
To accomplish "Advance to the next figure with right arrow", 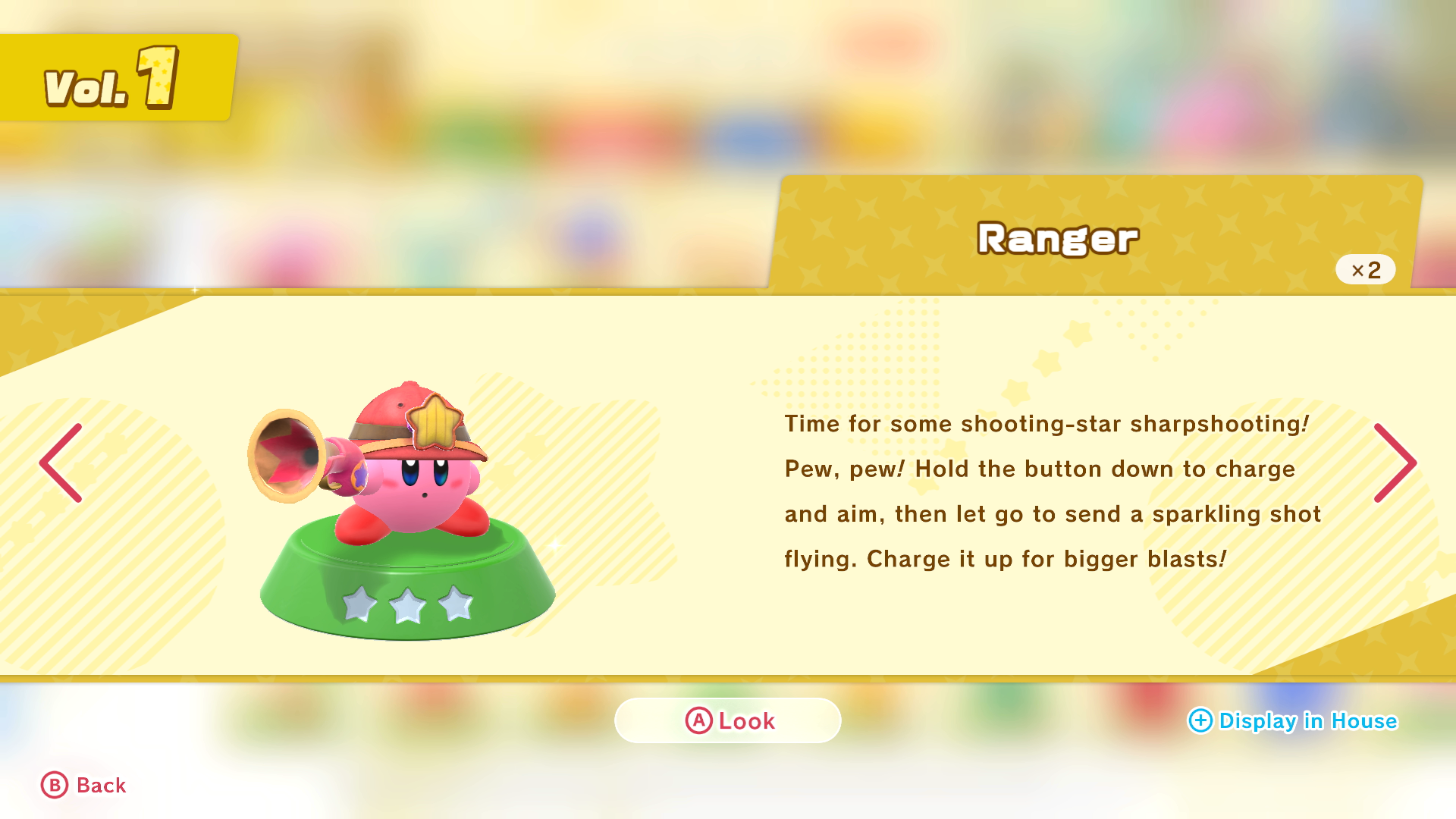I will [x=1394, y=463].
